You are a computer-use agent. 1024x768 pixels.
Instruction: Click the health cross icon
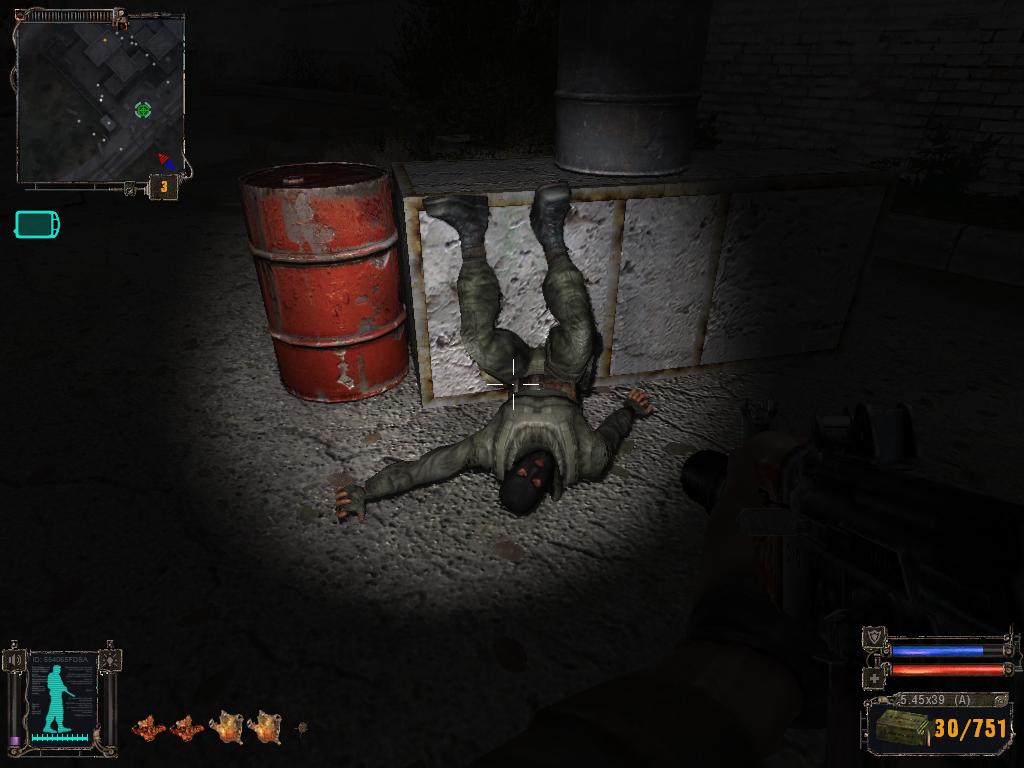click(875, 678)
